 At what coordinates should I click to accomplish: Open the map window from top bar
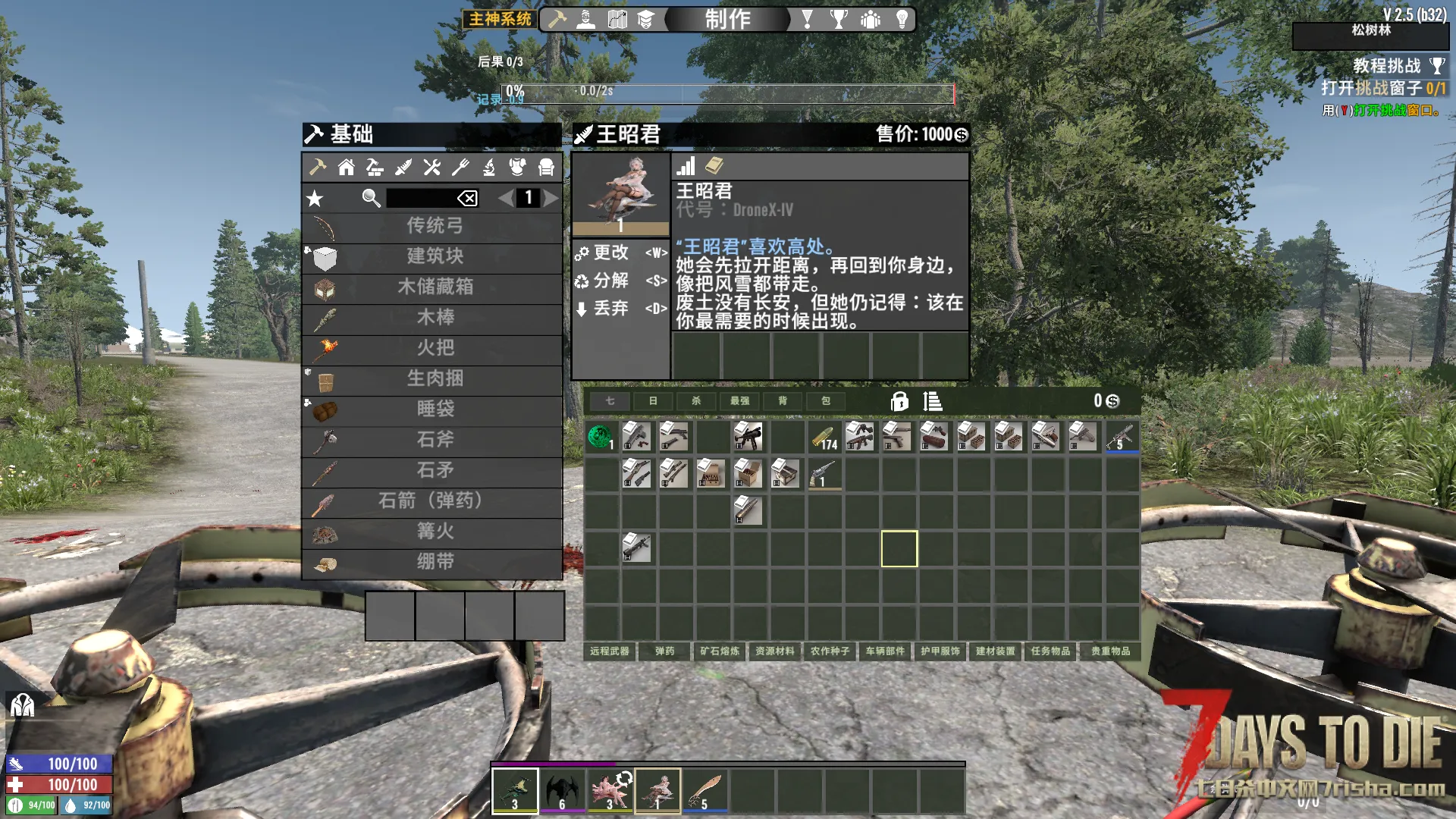[617, 19]
